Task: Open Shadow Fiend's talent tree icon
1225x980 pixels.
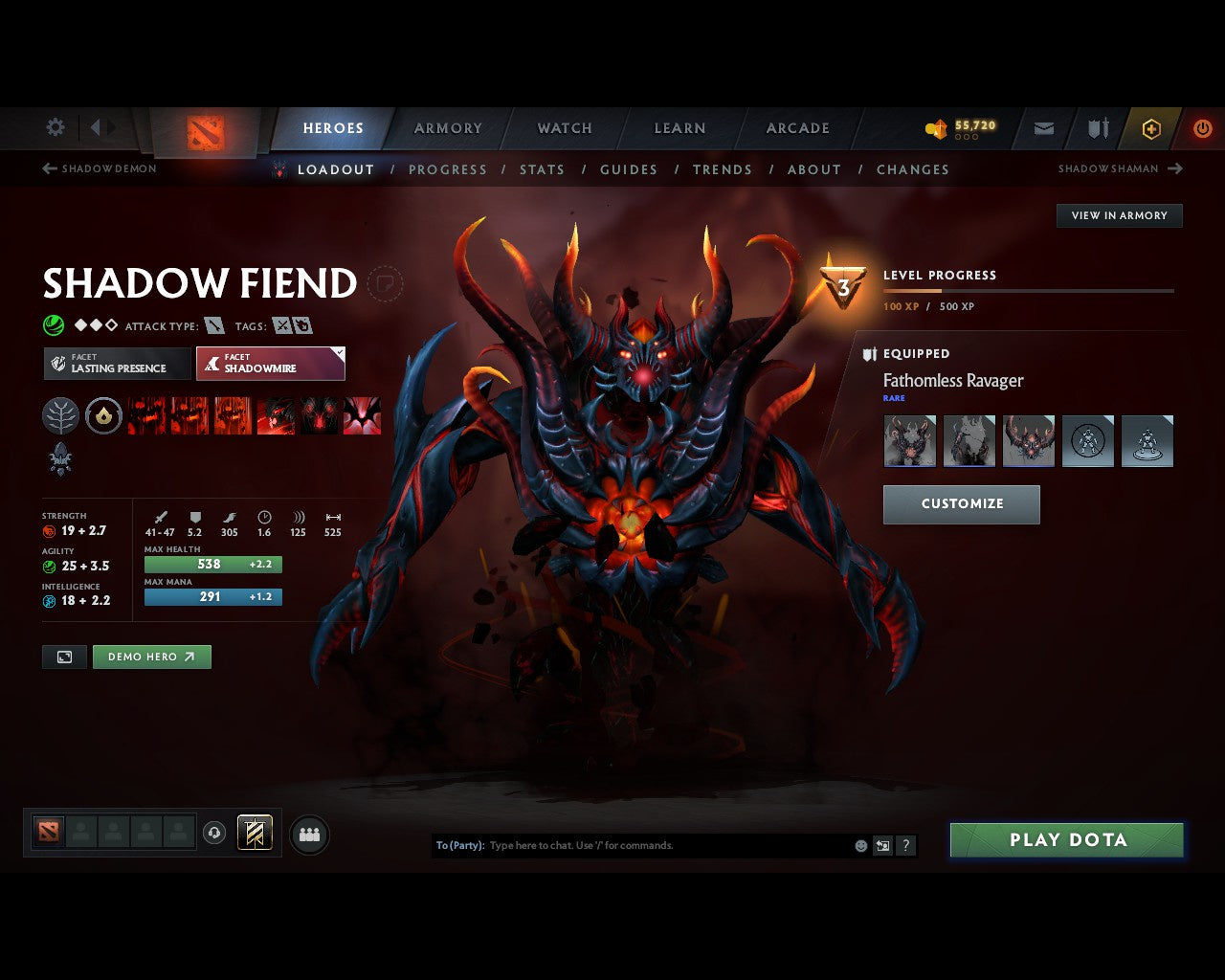Action: click(60, 415)
